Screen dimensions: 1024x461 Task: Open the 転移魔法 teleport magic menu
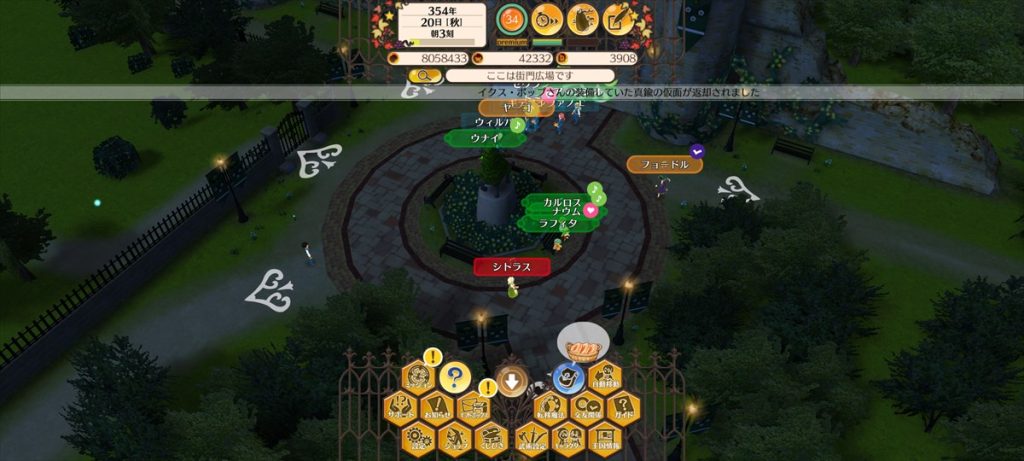(550, 410)
